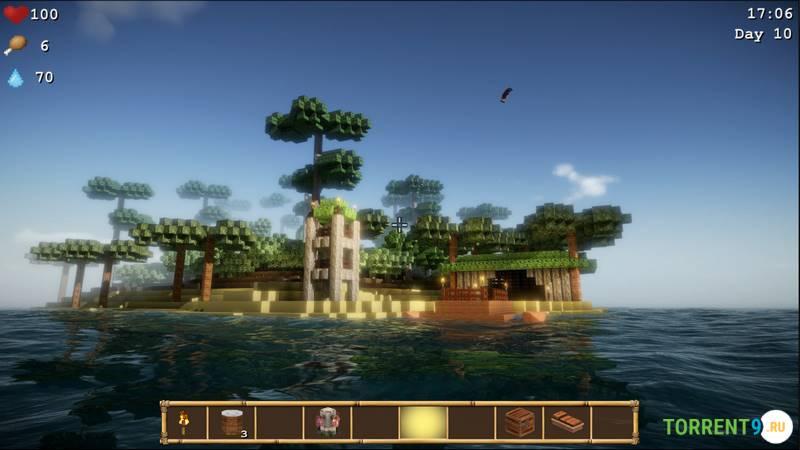Choose the stone furnace hotbar slot
This screenshot has height=450, width=800.
[x=328, y=423]
